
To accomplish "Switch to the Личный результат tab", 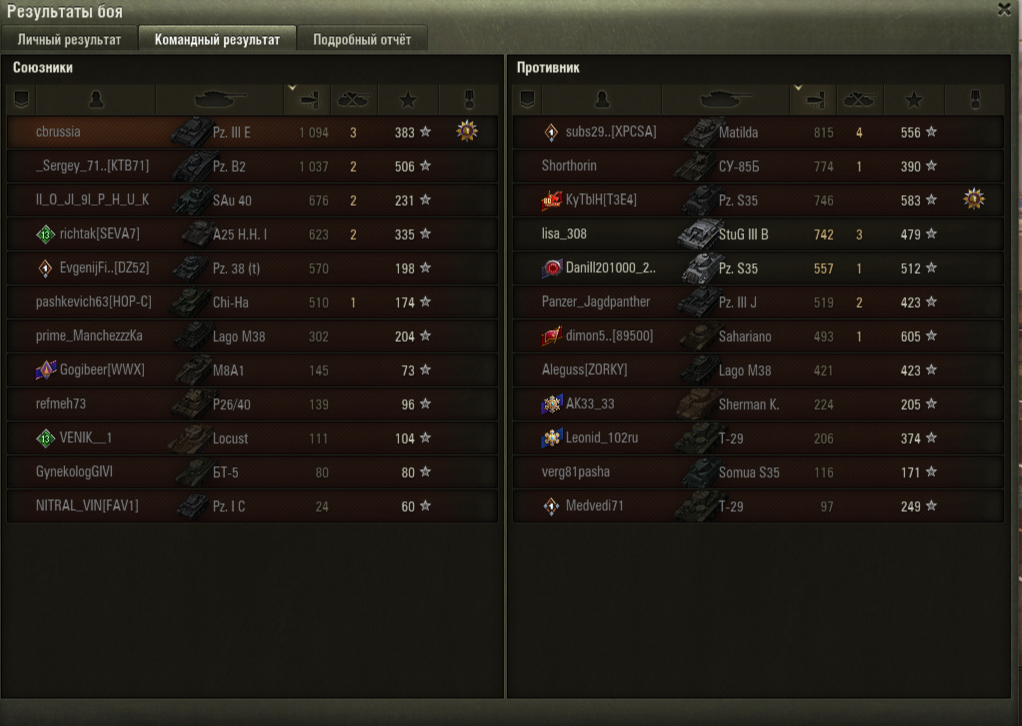I will tap(69, 40).
